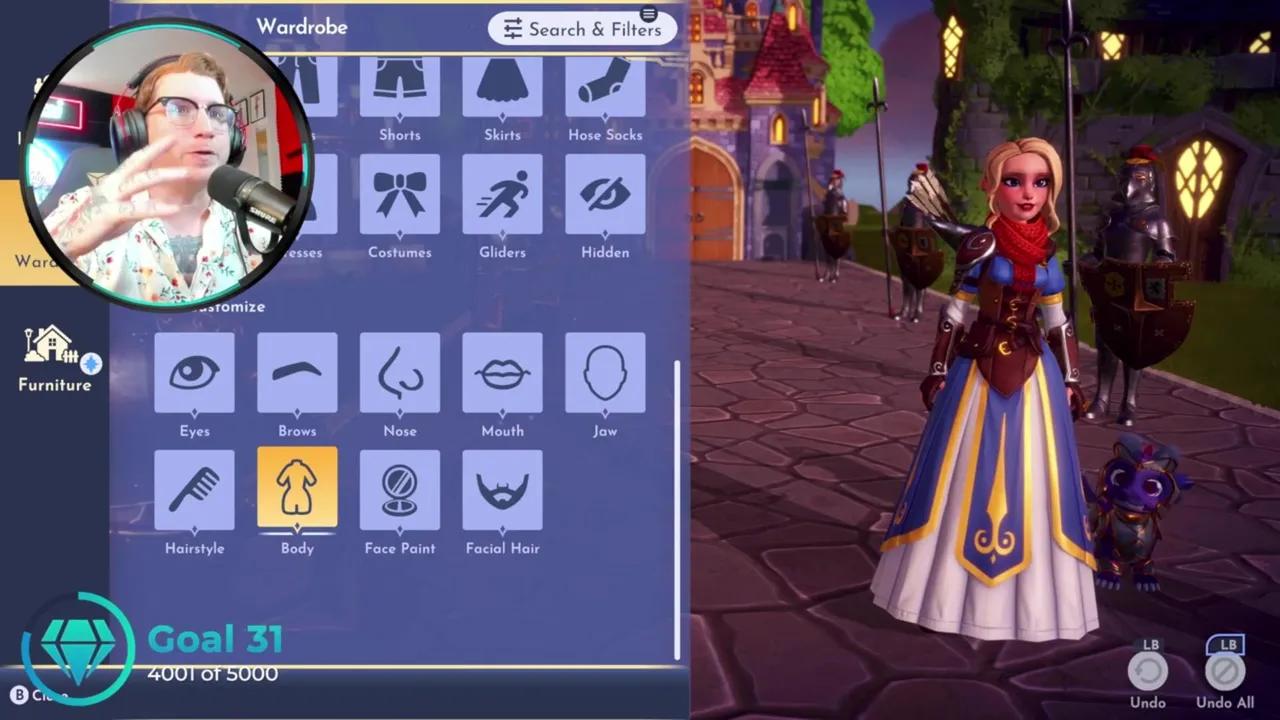Open the Jaw customization option

605,375
